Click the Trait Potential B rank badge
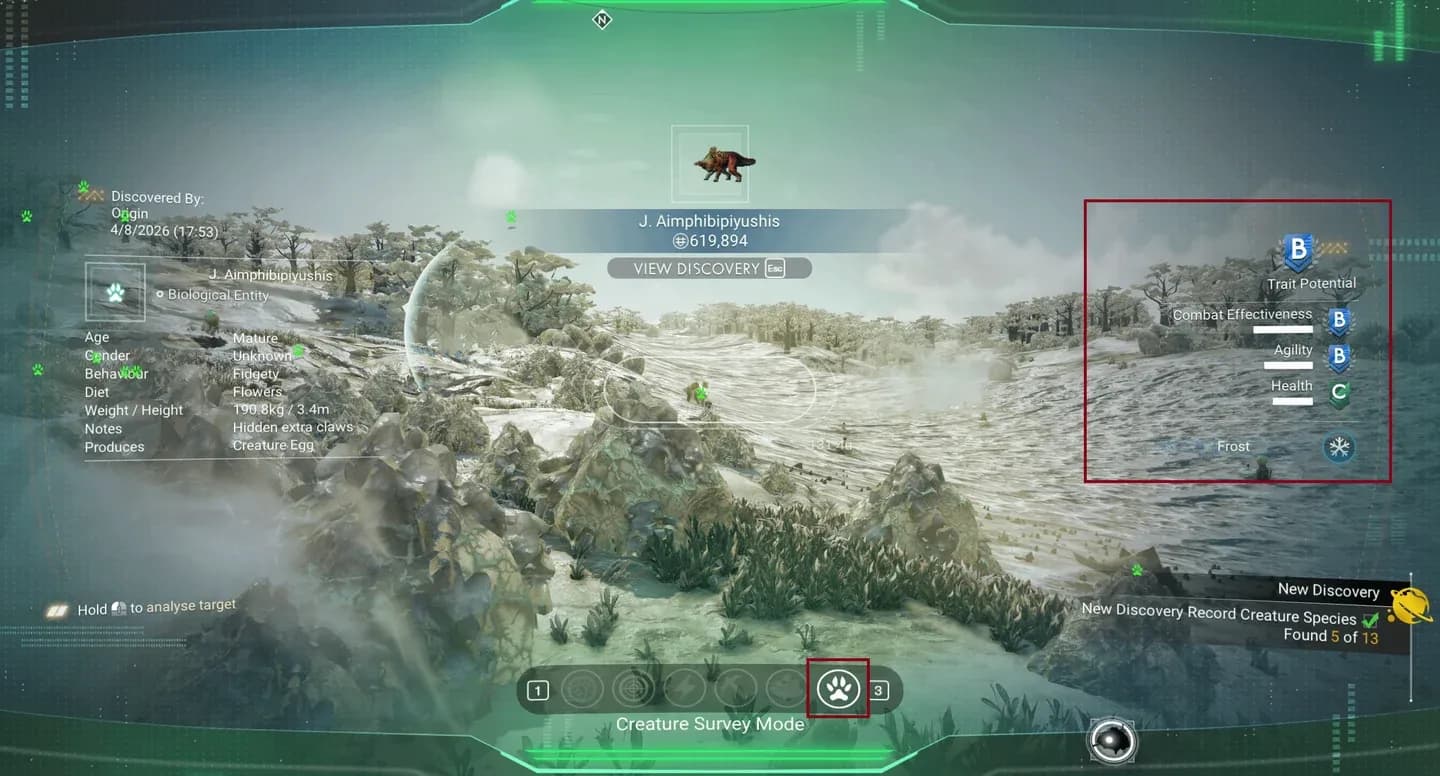Screen dimensions: 1440x776 [1297, 253]
